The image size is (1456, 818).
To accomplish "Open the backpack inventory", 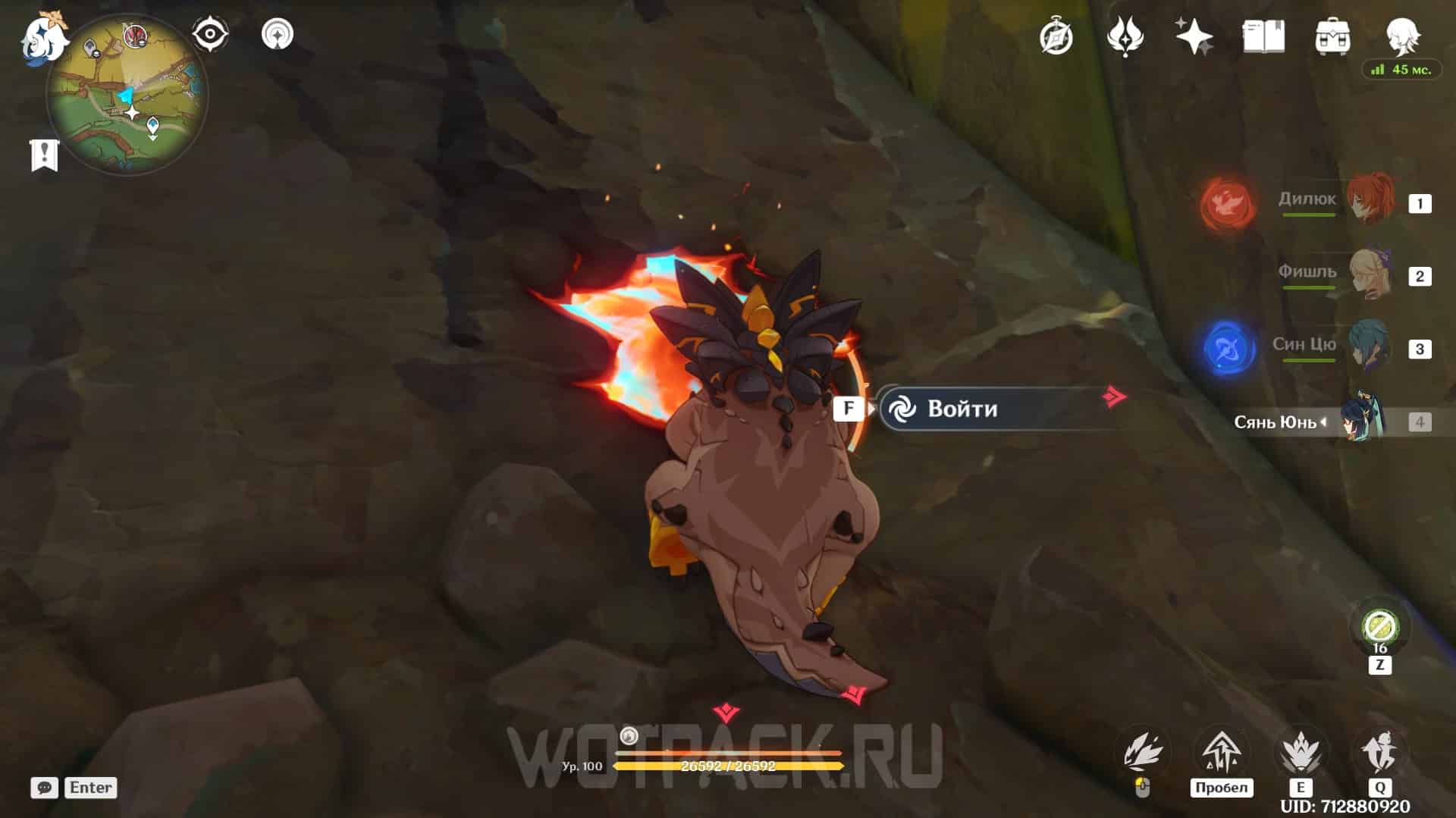I will coord(1332,36).
